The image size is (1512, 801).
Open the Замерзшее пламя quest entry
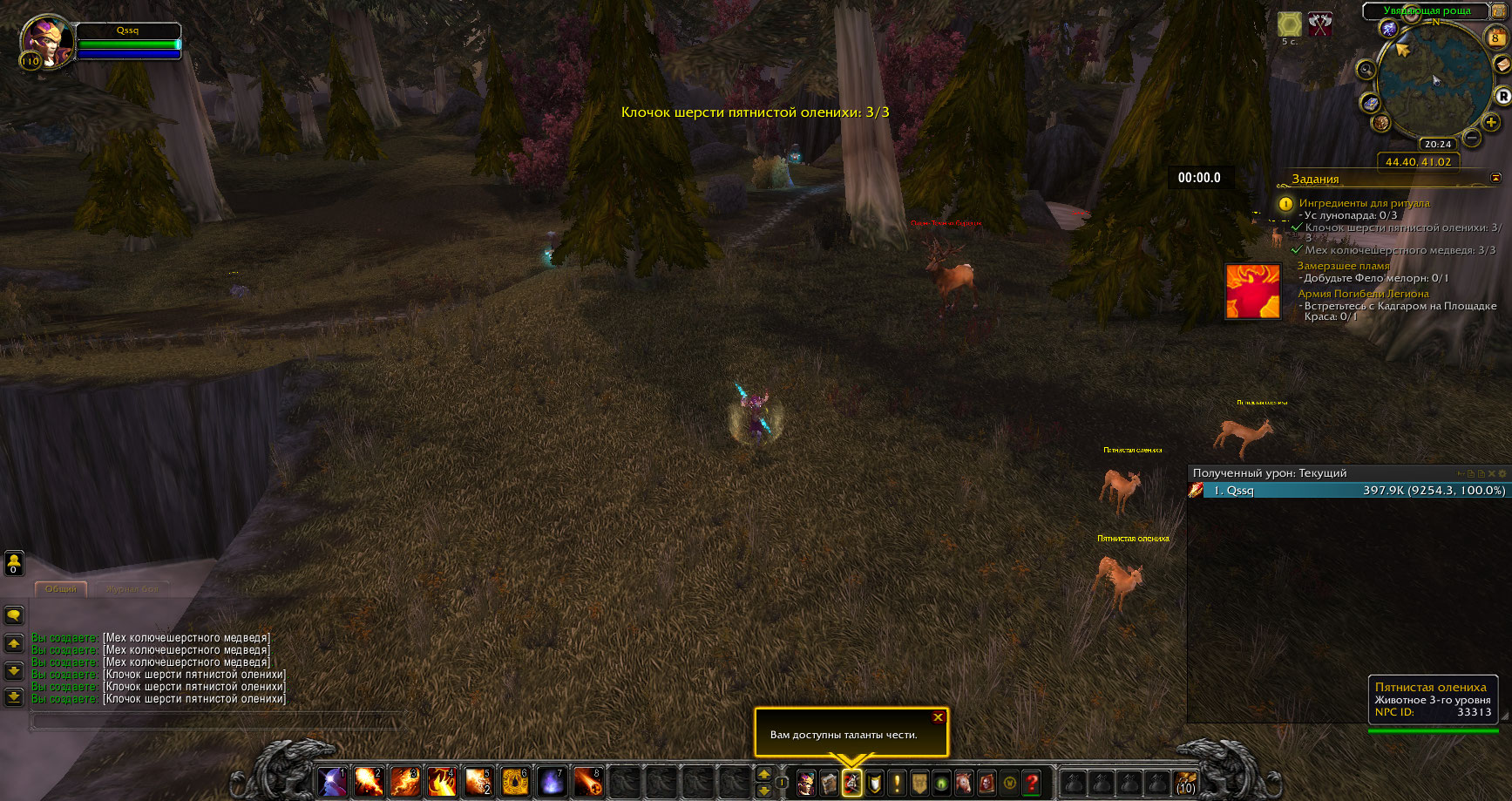1343,266
